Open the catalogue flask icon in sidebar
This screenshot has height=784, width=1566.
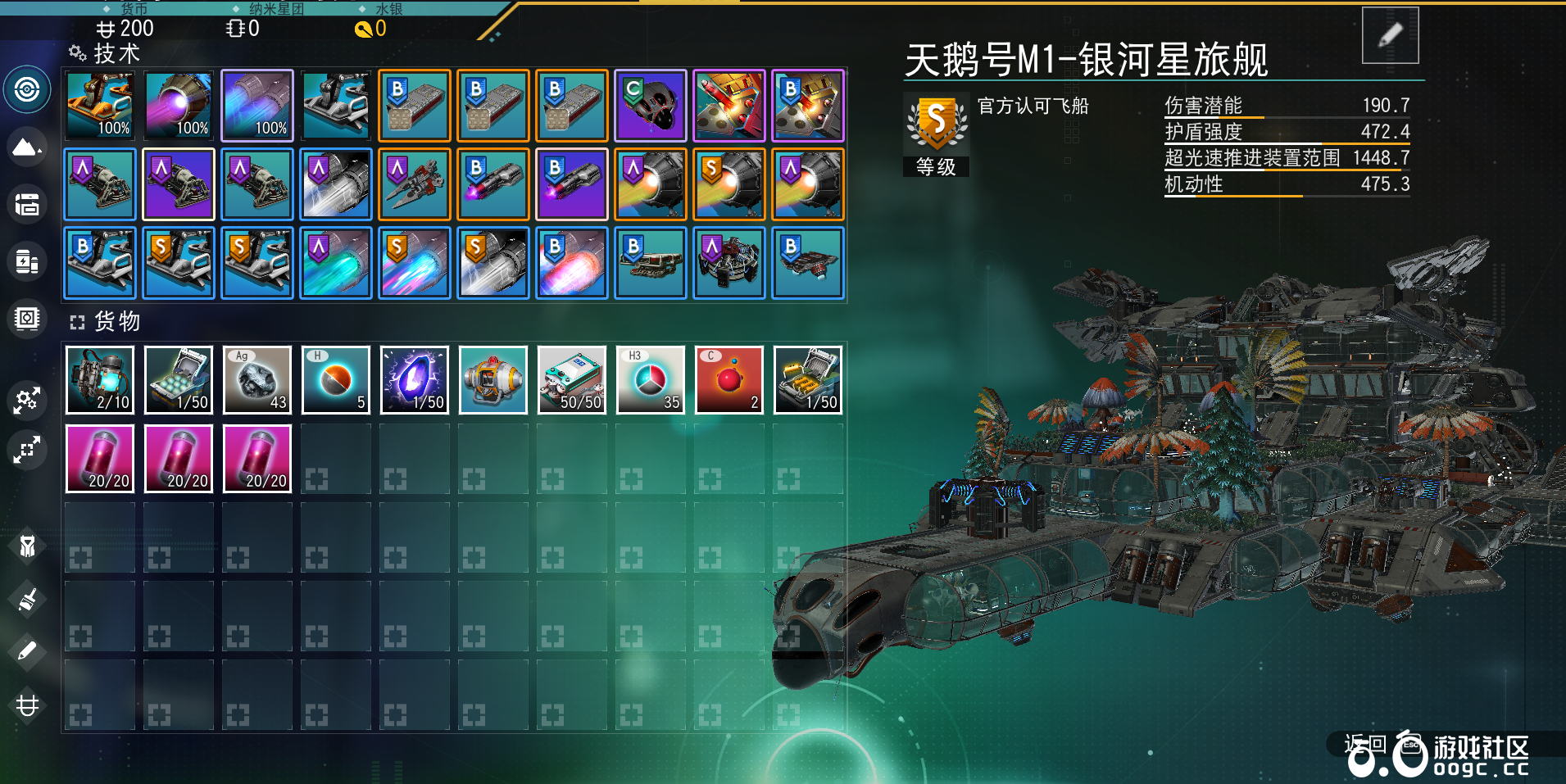coord(27,262)
